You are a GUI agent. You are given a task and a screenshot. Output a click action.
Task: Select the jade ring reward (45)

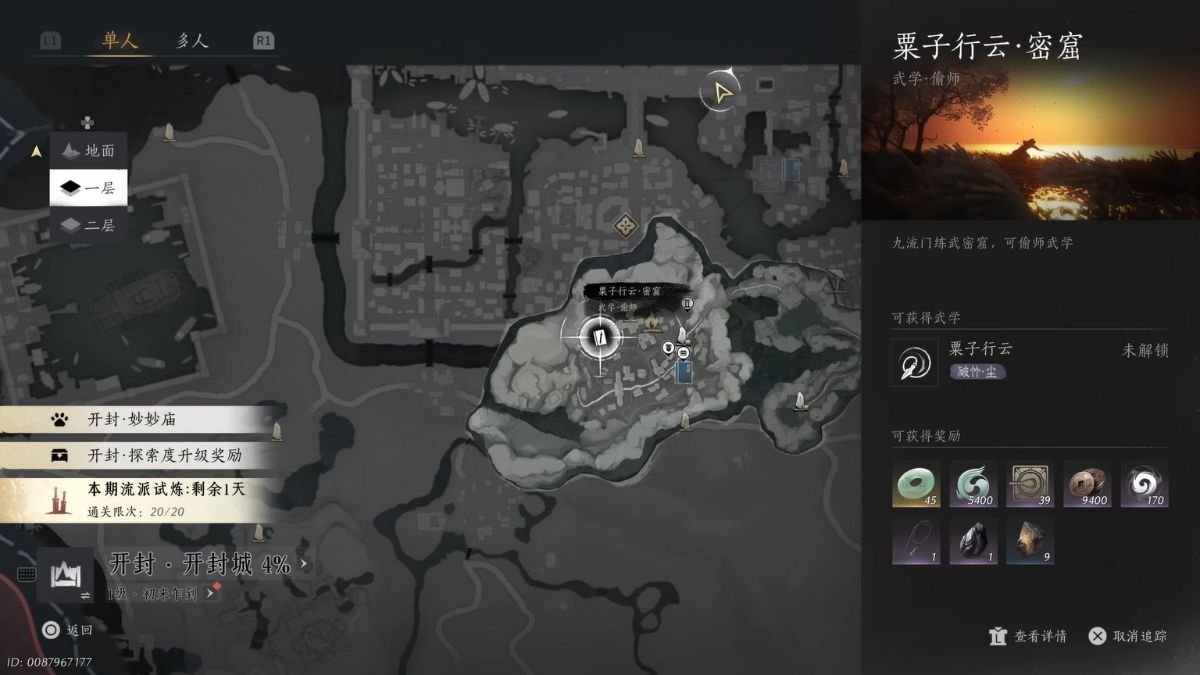coord(916,485)
